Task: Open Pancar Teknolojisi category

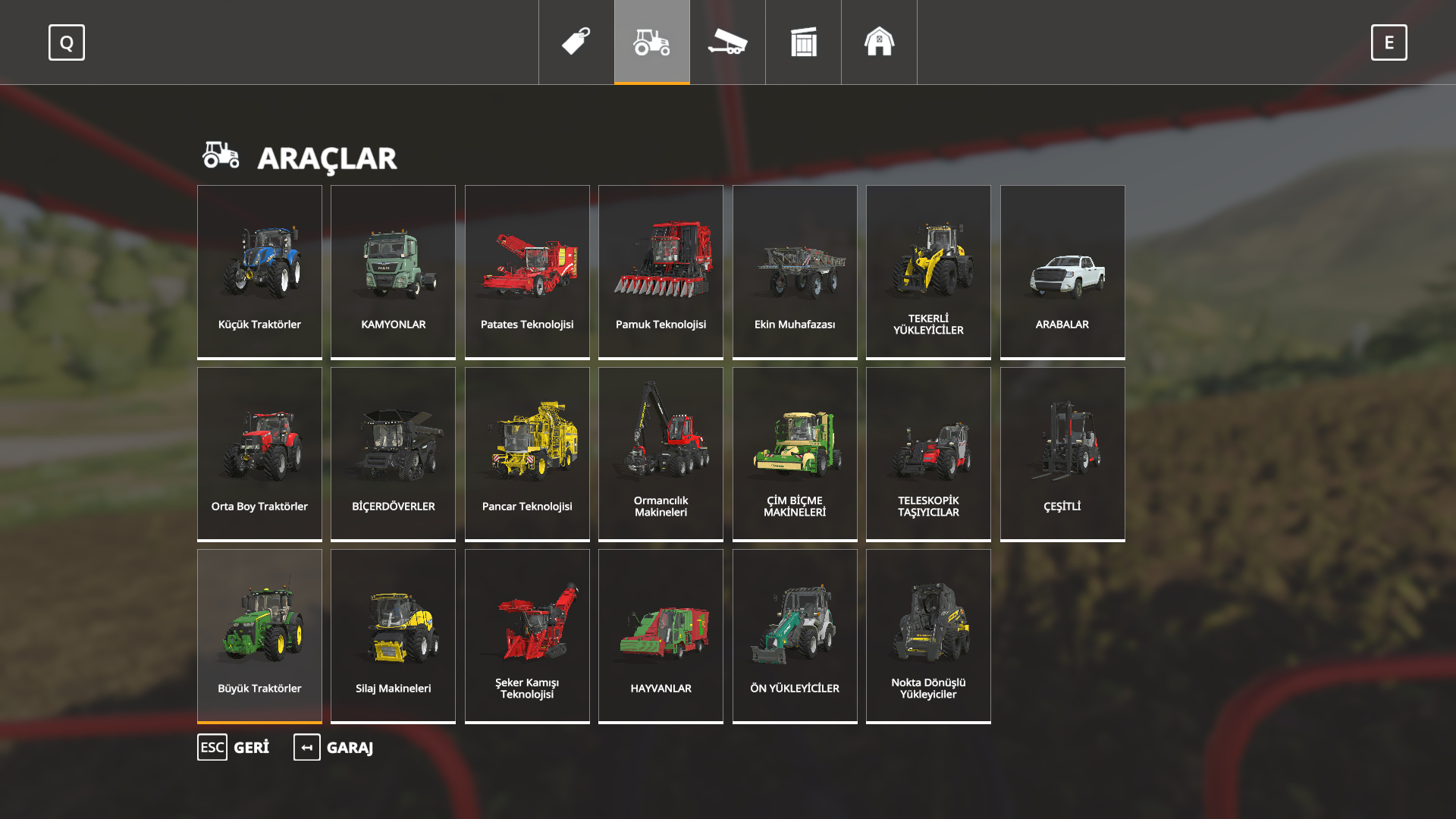Action: 527,453
